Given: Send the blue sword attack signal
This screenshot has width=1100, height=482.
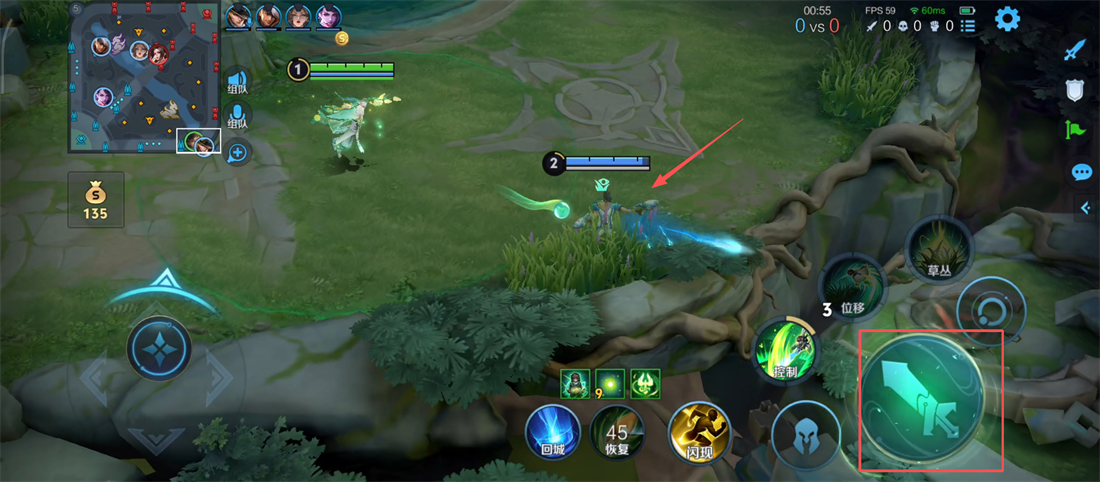Looking at the screenshot, I should (x=1074, y=49).
